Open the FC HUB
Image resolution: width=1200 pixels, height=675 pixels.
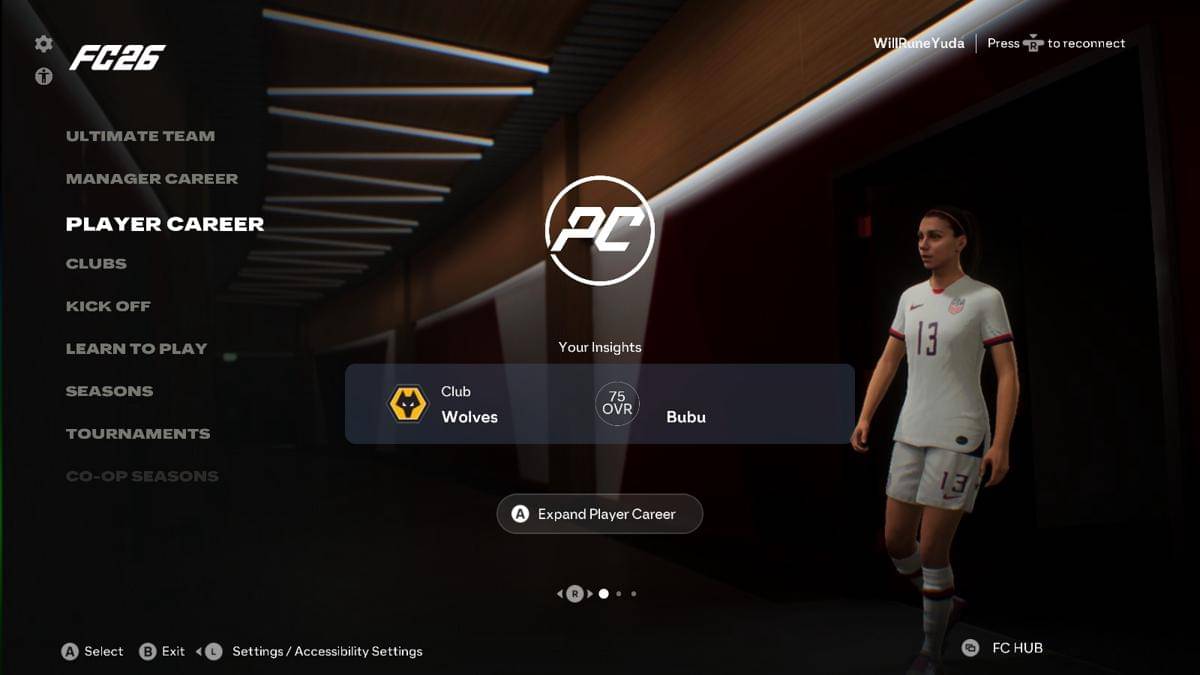(x=1004, y=648)
